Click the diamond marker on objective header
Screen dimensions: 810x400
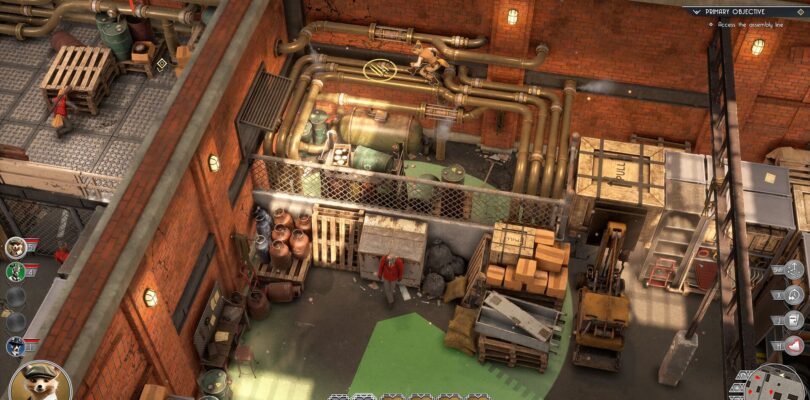(800, 10)
